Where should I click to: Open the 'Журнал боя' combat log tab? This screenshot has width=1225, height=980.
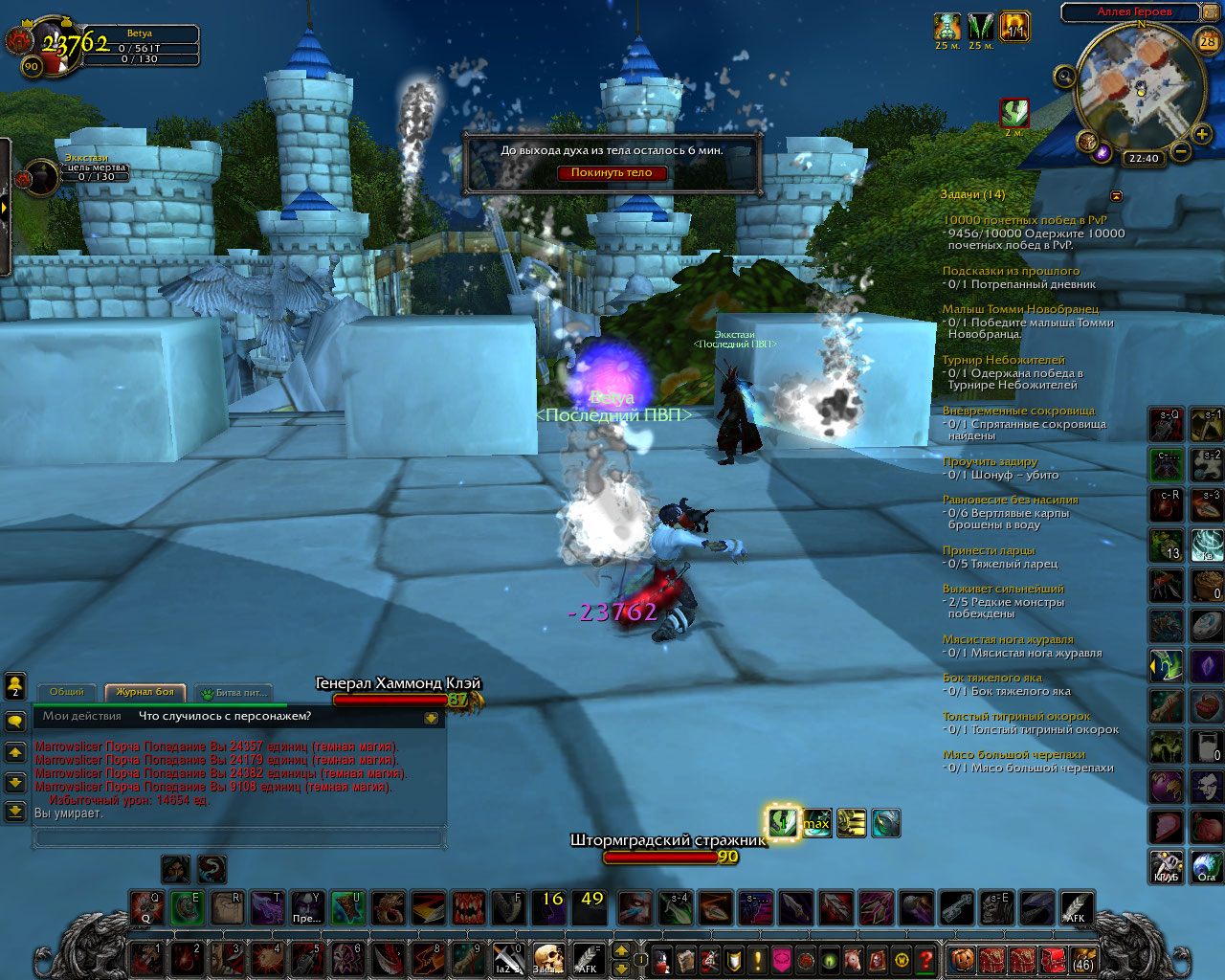[x=145, y=692]
